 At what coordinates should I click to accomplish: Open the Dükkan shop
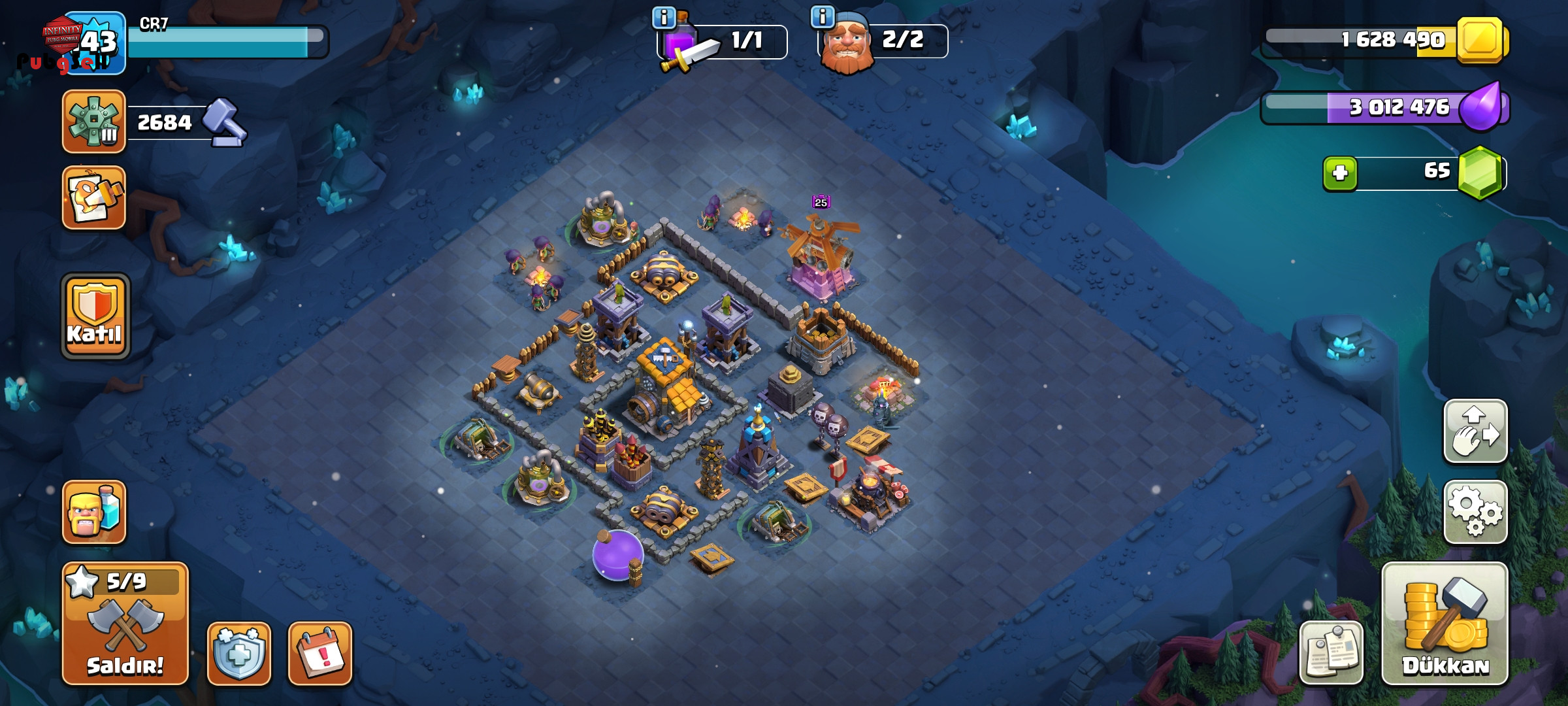point(1445,623)
